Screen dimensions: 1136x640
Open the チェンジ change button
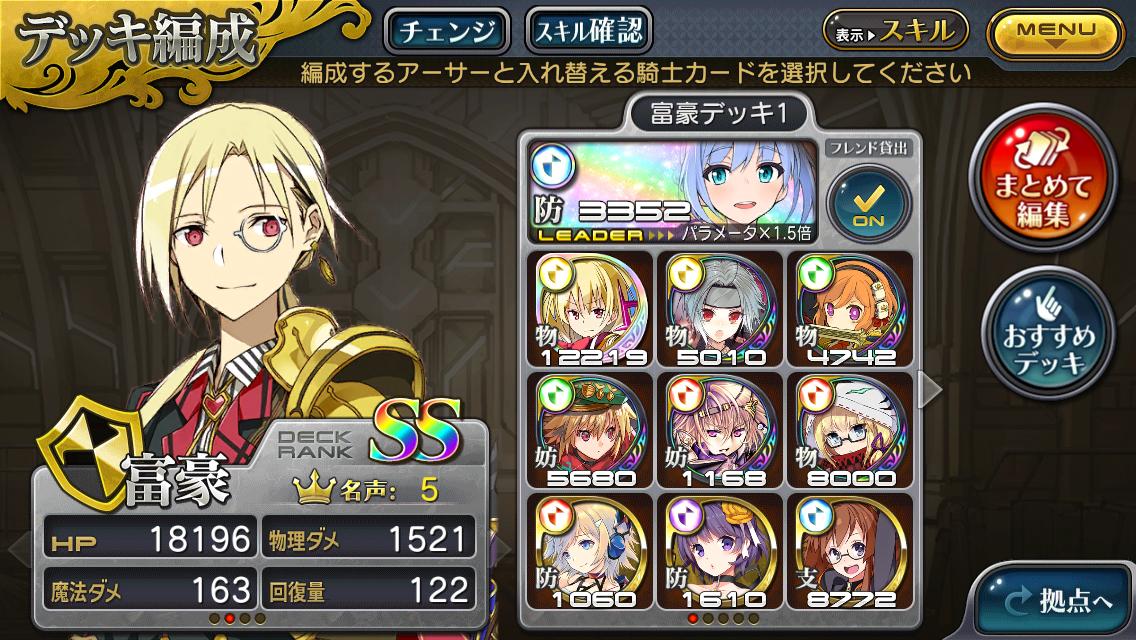[447, 32]
